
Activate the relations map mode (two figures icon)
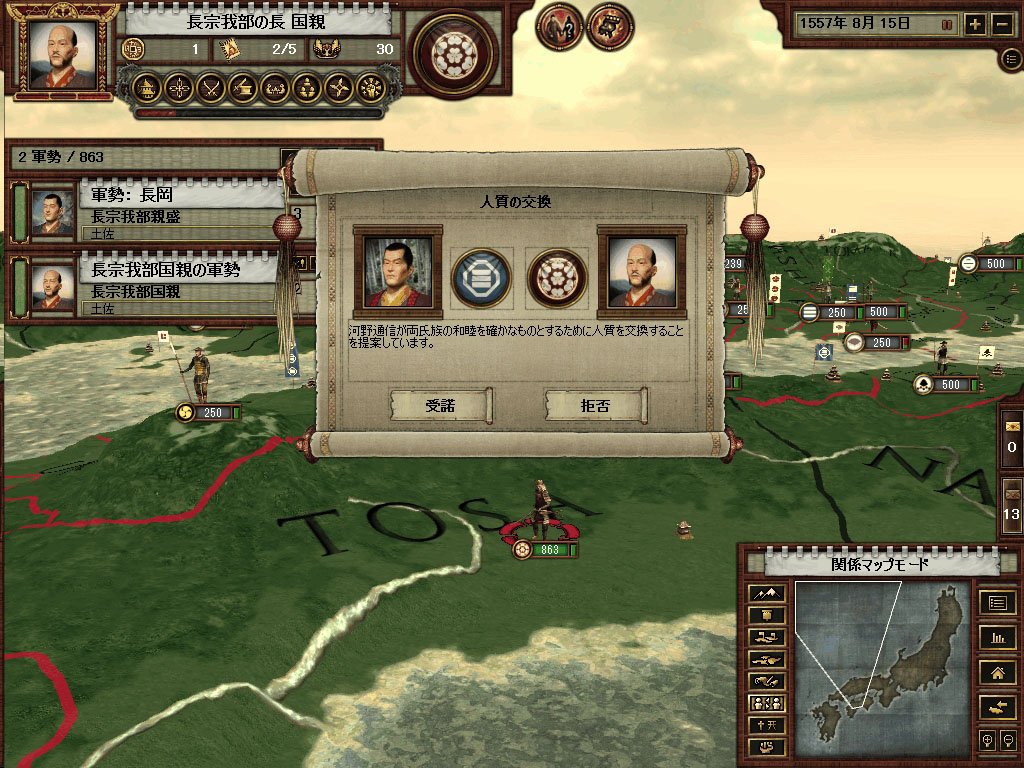[x=767, y=703]
